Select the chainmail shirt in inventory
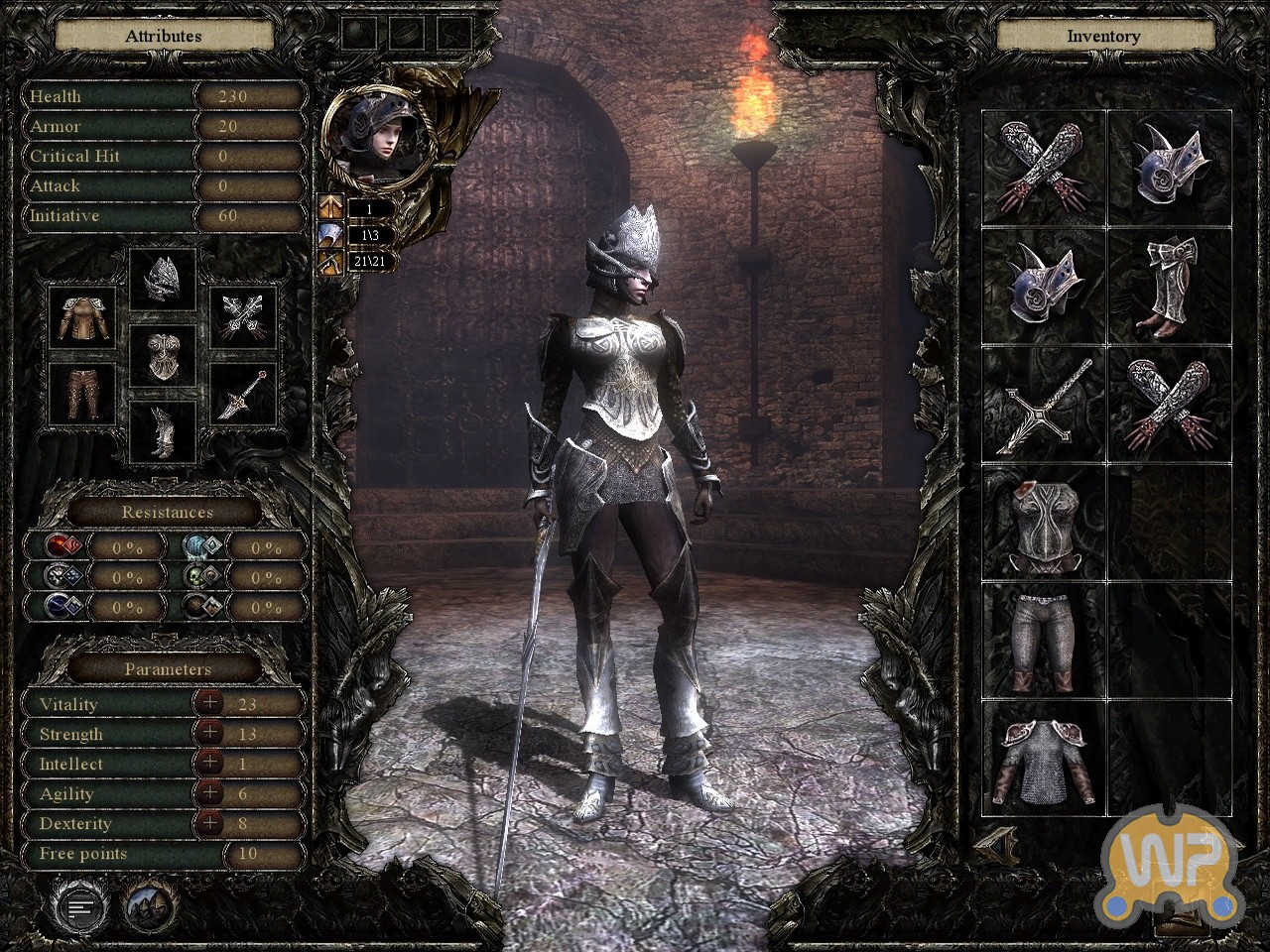 1044,759
